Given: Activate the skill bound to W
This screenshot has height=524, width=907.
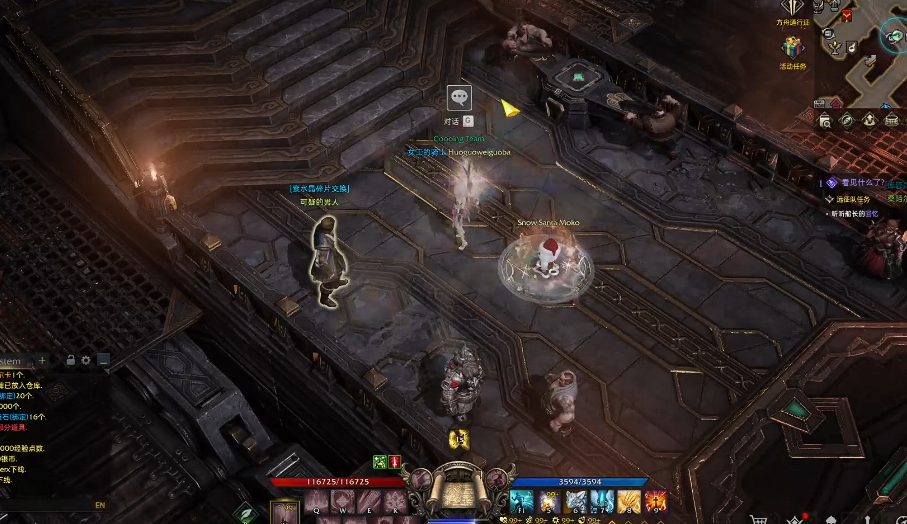Looking at the screenshot, I should [343, 501].
